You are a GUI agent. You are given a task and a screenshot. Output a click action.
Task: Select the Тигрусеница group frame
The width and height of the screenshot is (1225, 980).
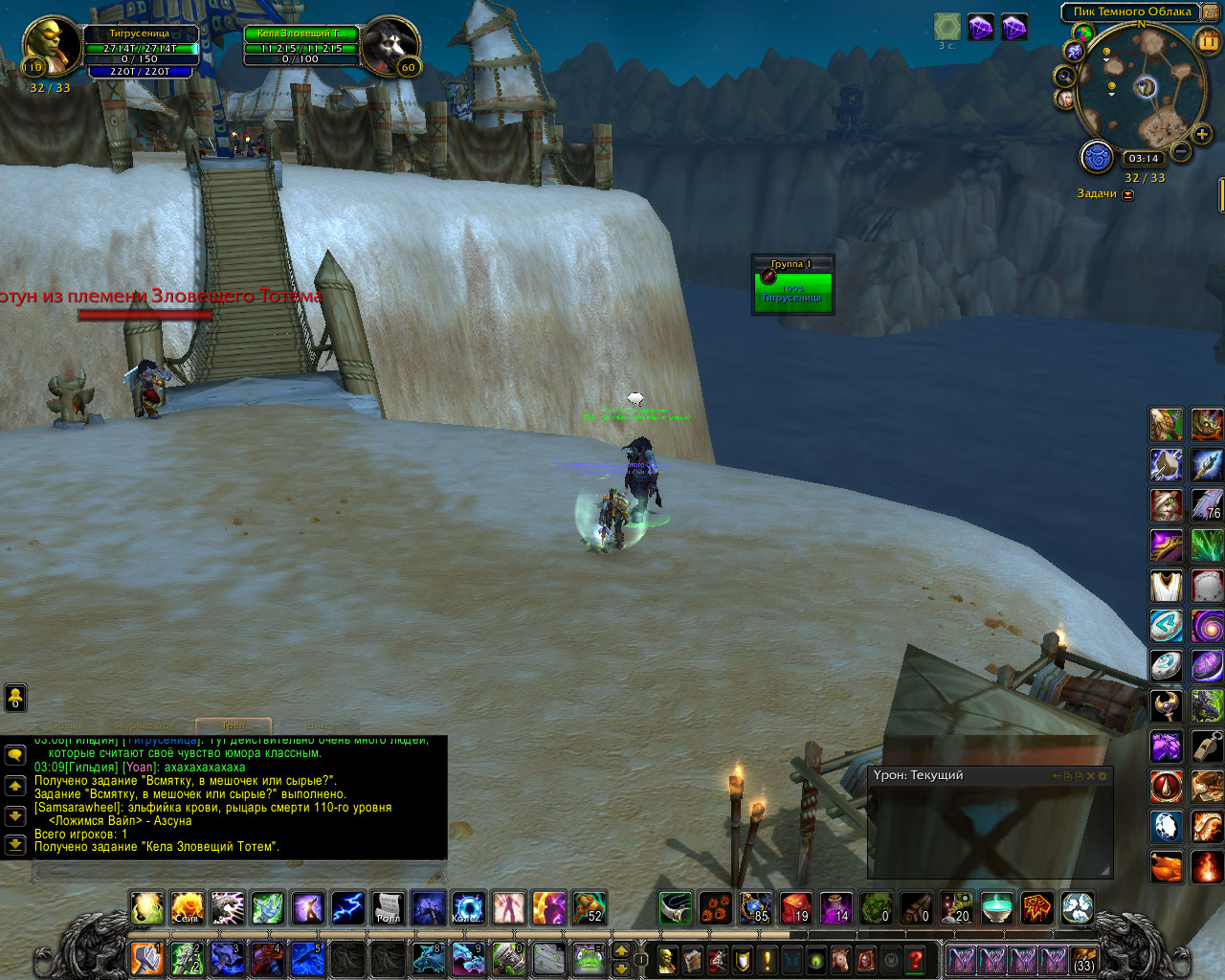point(792,292)
